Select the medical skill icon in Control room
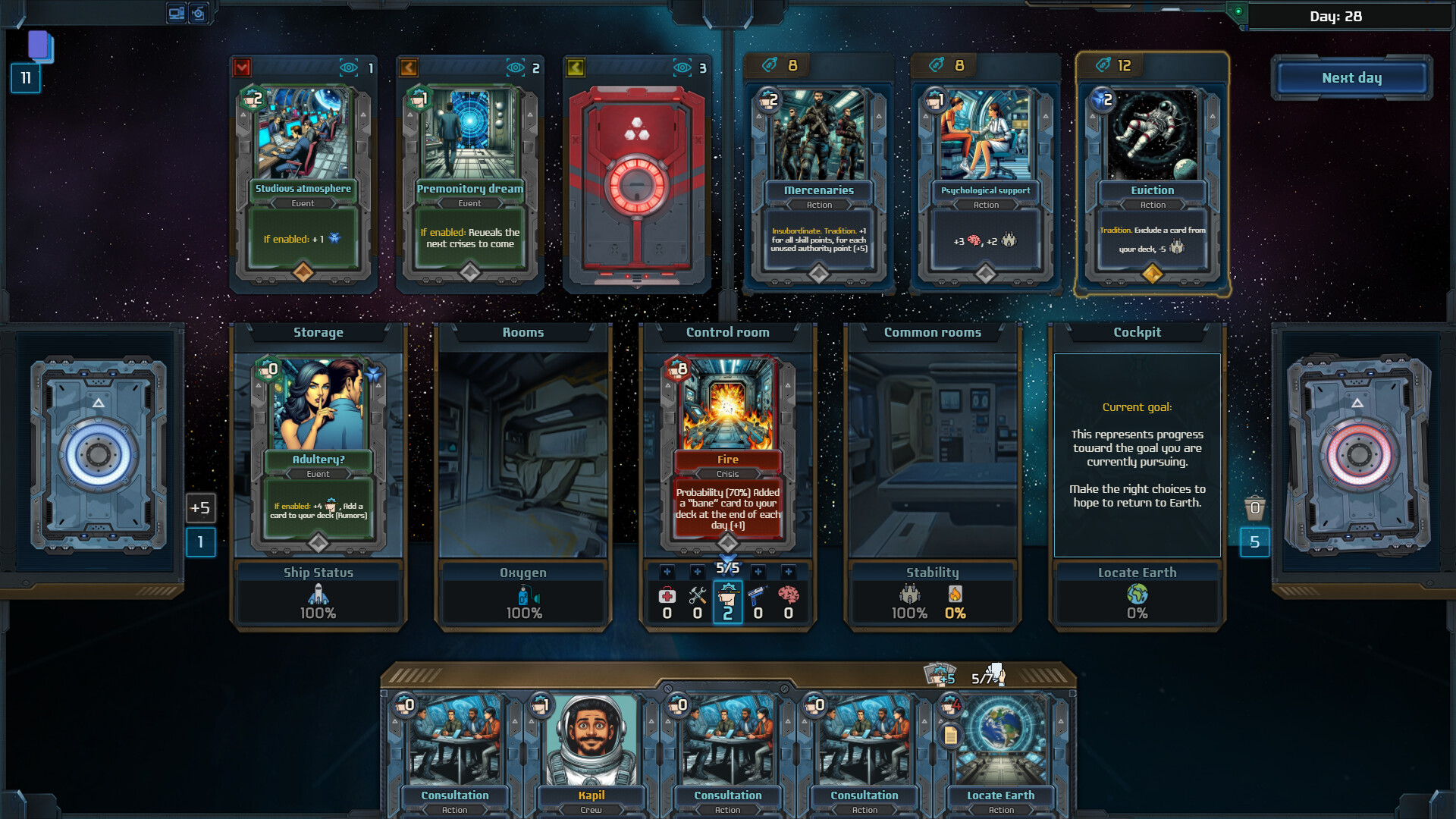 (x=668, y=597)
